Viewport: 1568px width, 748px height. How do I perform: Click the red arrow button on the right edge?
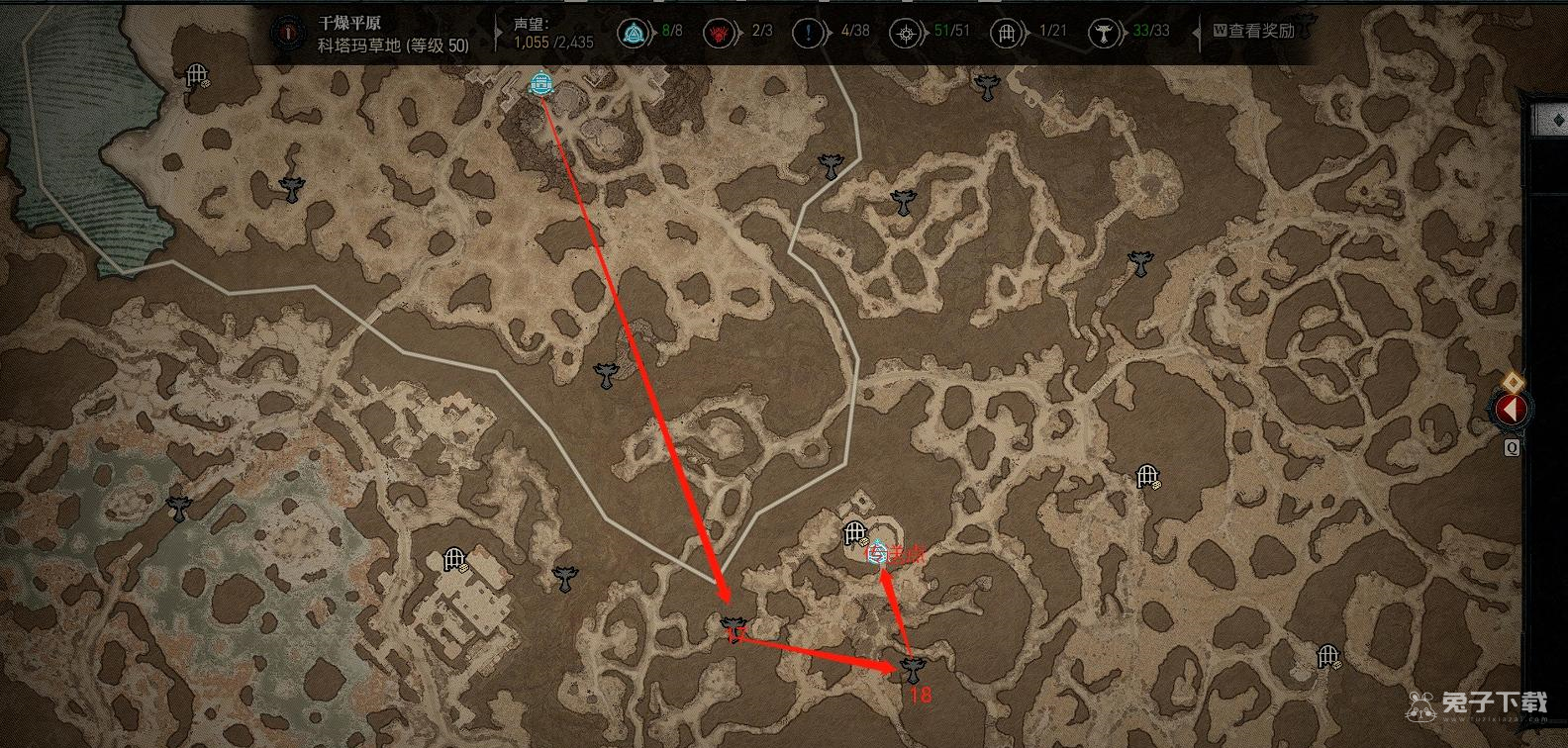click(x=1511, y=408)
